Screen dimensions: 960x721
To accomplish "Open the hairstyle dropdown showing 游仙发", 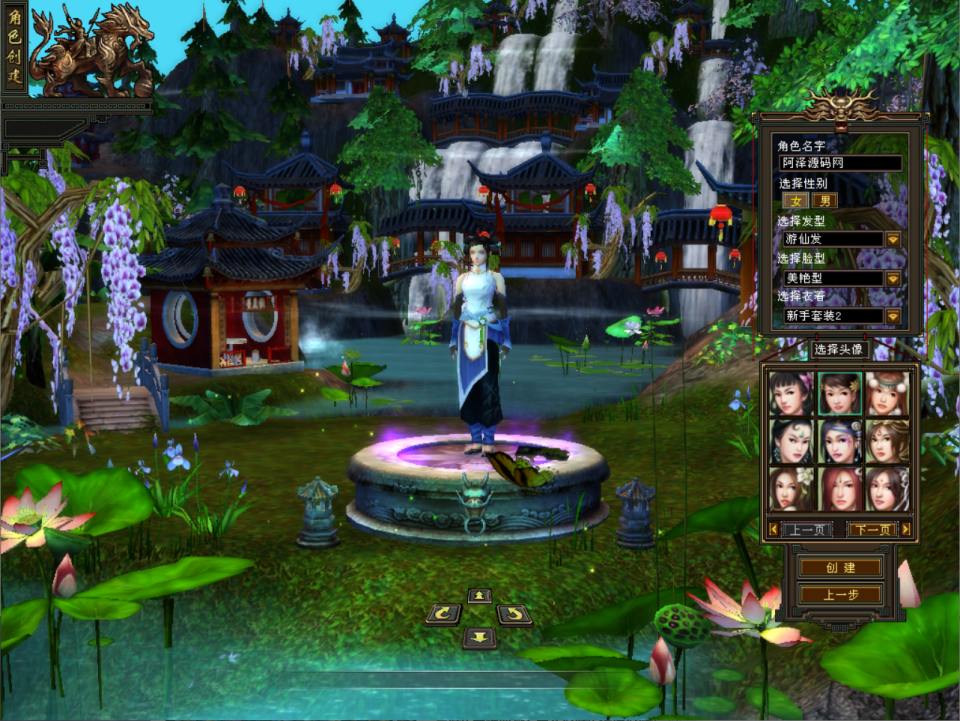I will [x=893, y=239].
